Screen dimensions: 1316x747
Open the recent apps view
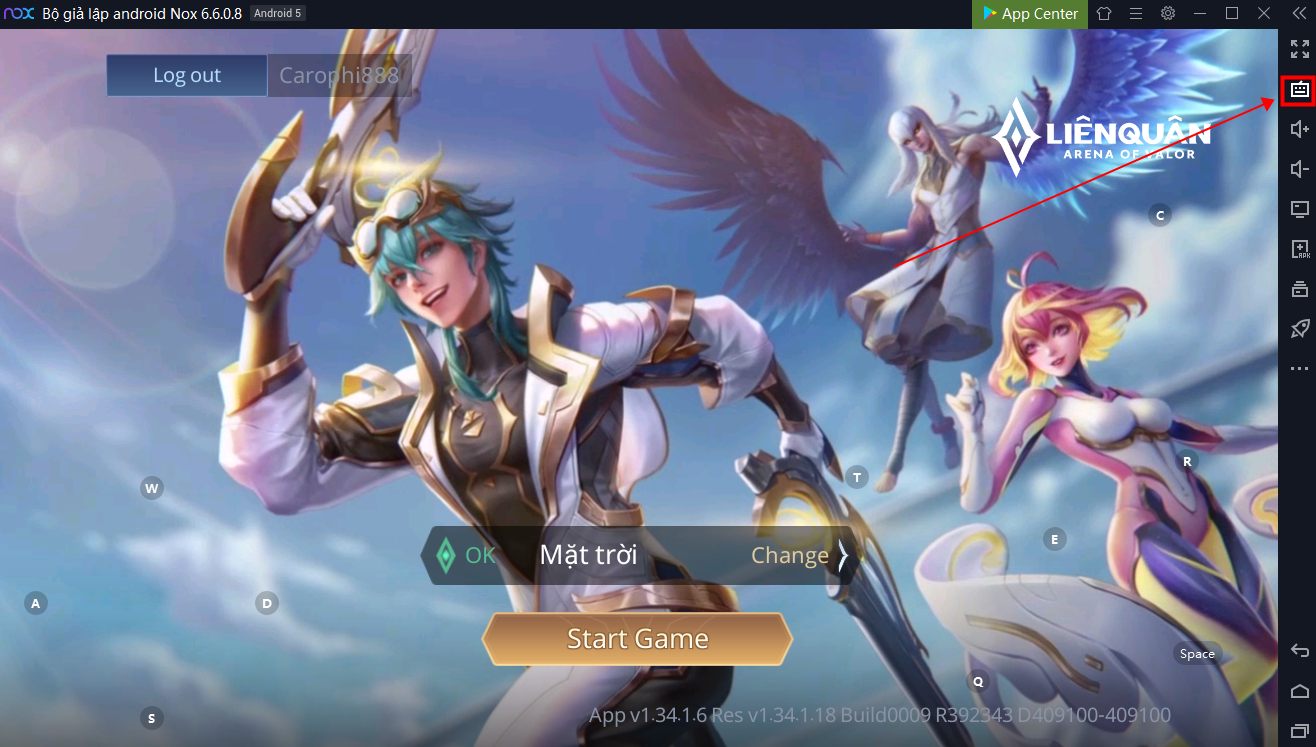pos(1299,731)
